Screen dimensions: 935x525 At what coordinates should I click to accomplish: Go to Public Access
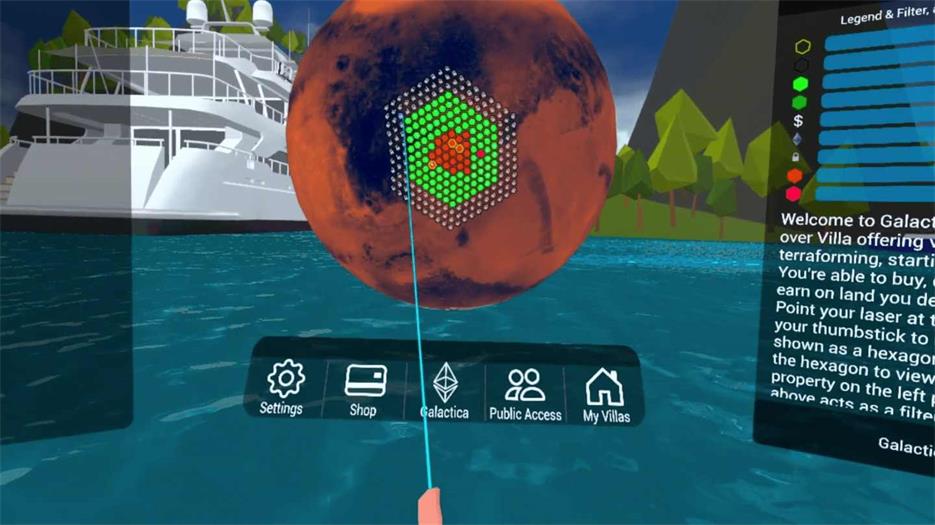(525, 393)
